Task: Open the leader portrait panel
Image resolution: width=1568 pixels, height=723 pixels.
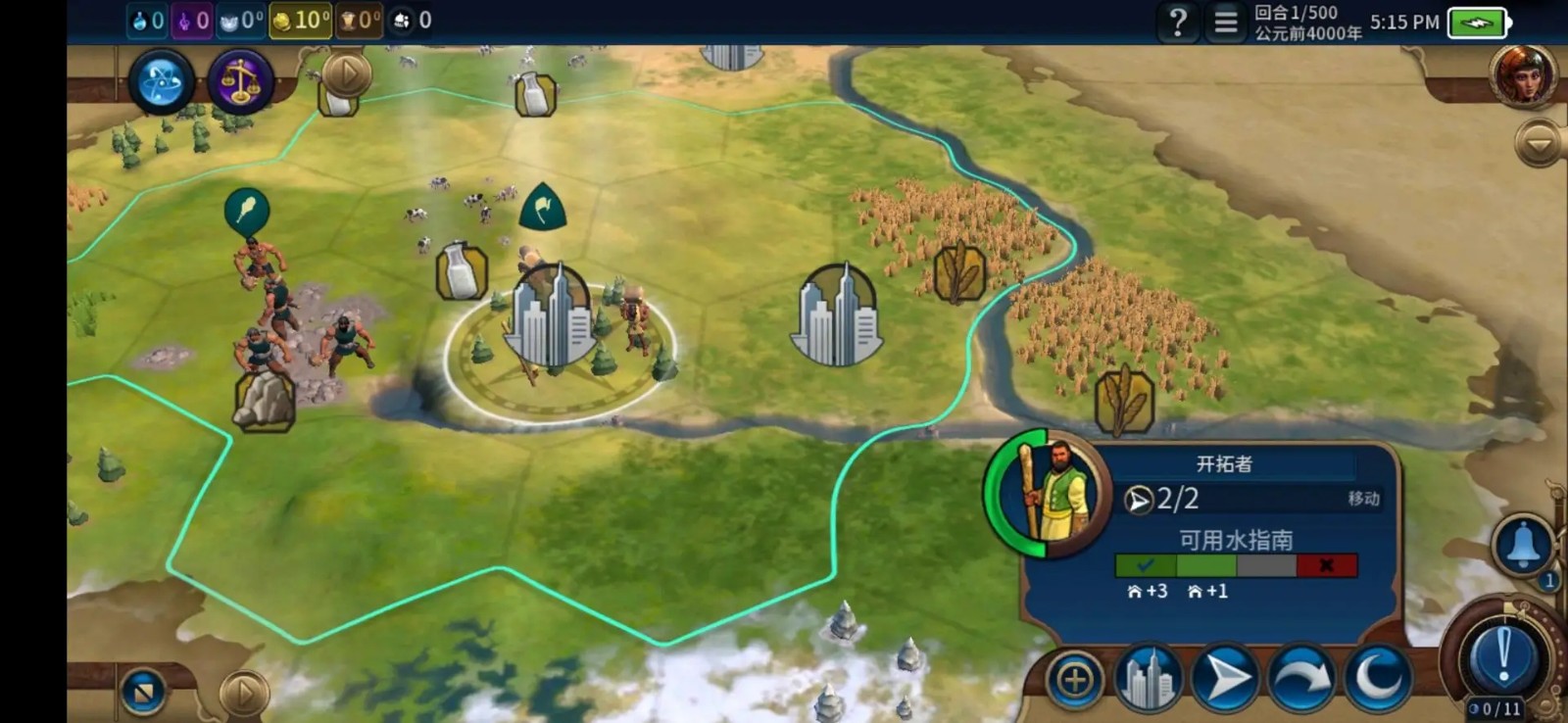Action: [x=1523, y=73]
